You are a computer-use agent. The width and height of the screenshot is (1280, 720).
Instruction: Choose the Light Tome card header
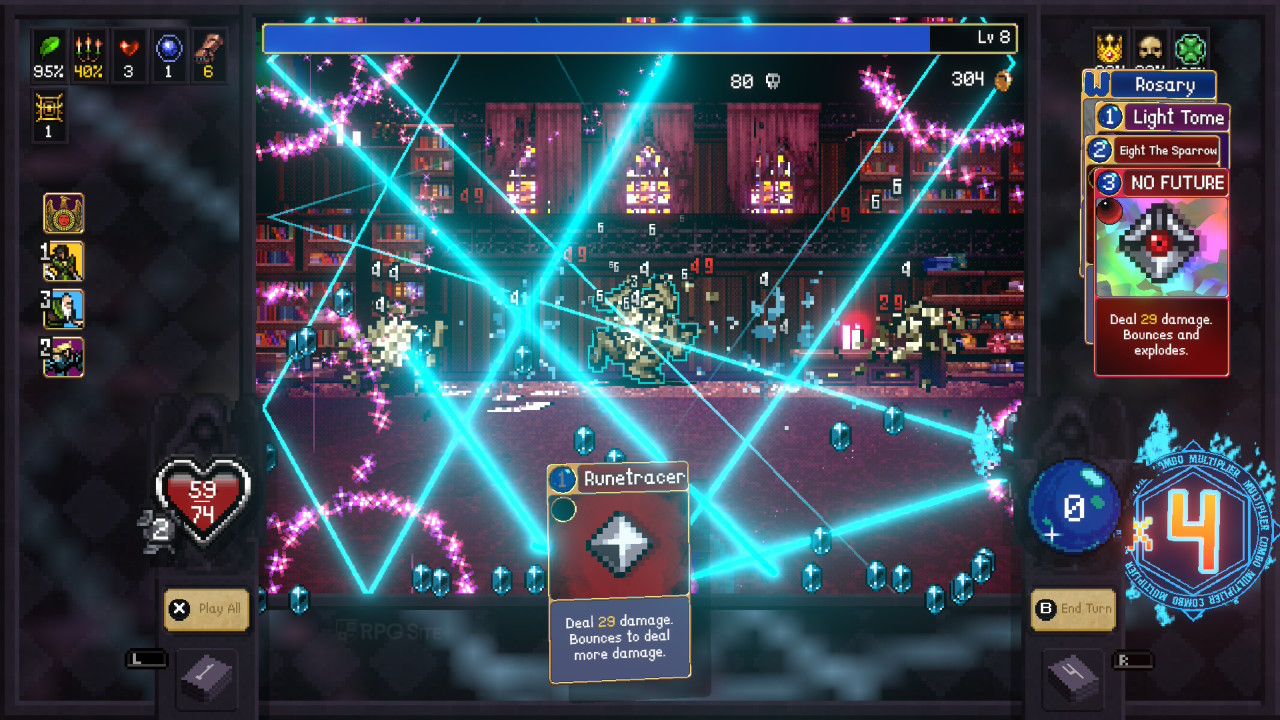coord(1165,117)
